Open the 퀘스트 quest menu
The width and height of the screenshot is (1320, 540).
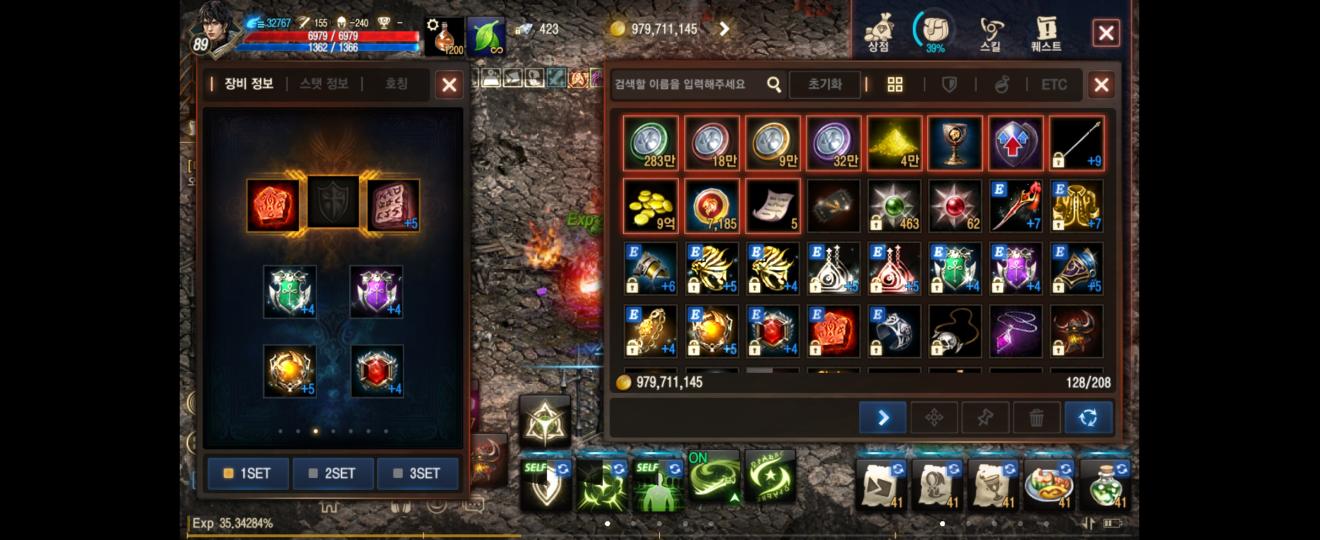[x=1045, y=33]
